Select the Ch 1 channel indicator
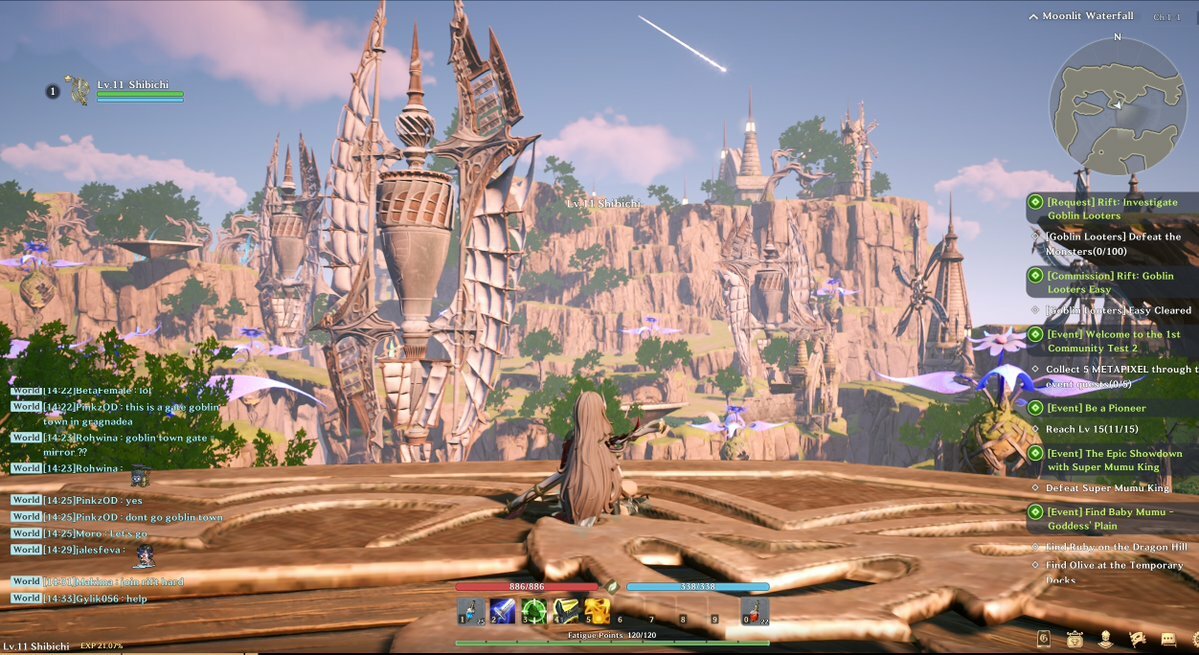The height and width of the screenshot is (655, 1199). tap(1166, 17)
